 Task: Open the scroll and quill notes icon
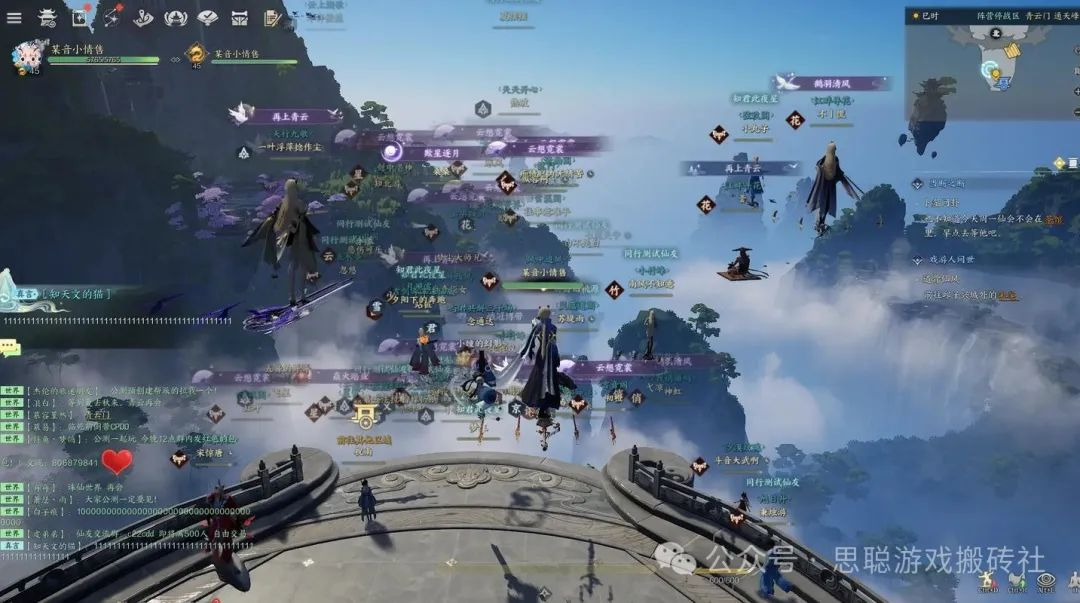[272, 17]
